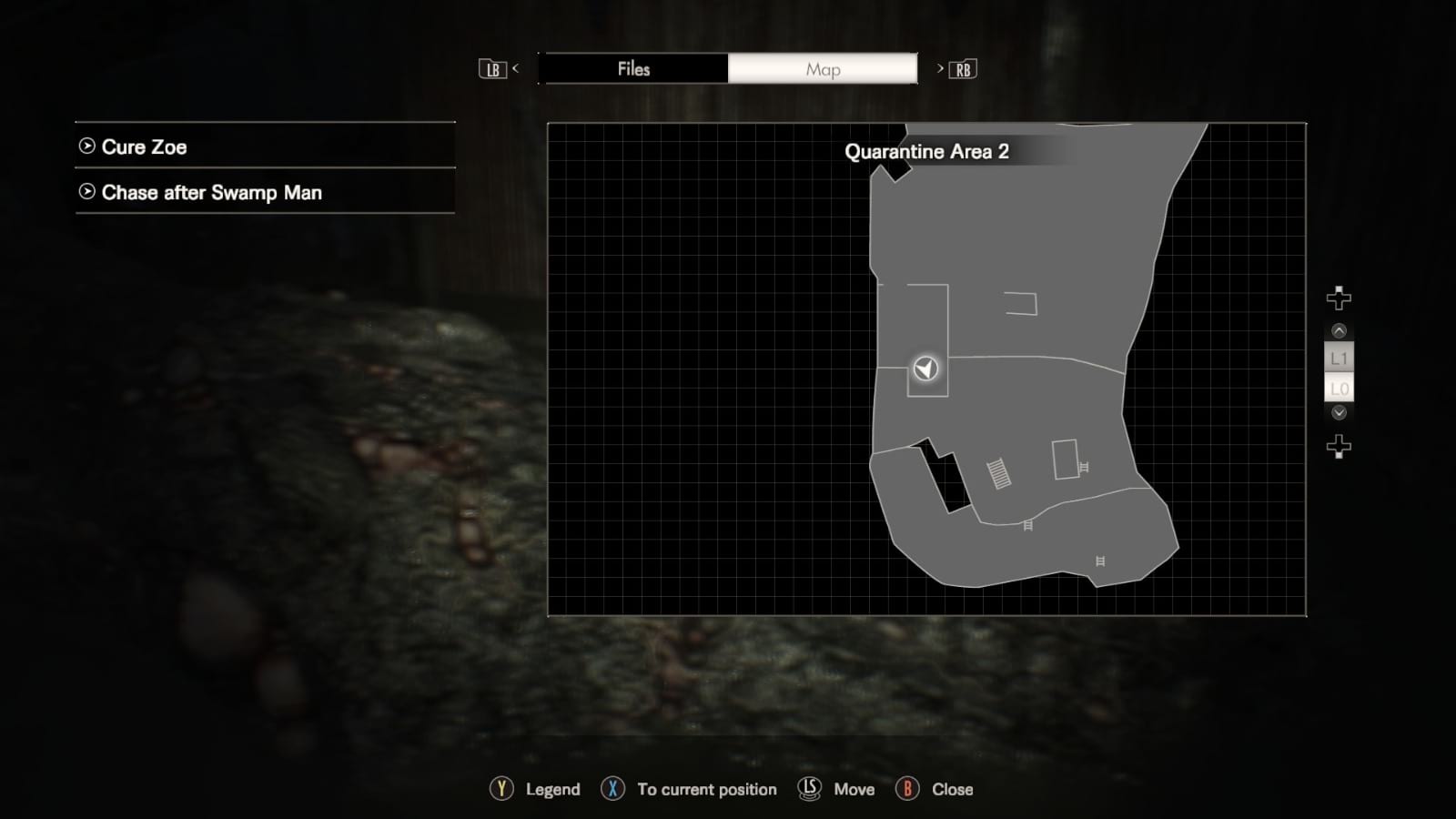Click the down chevron below L0

click(1337, 412)
